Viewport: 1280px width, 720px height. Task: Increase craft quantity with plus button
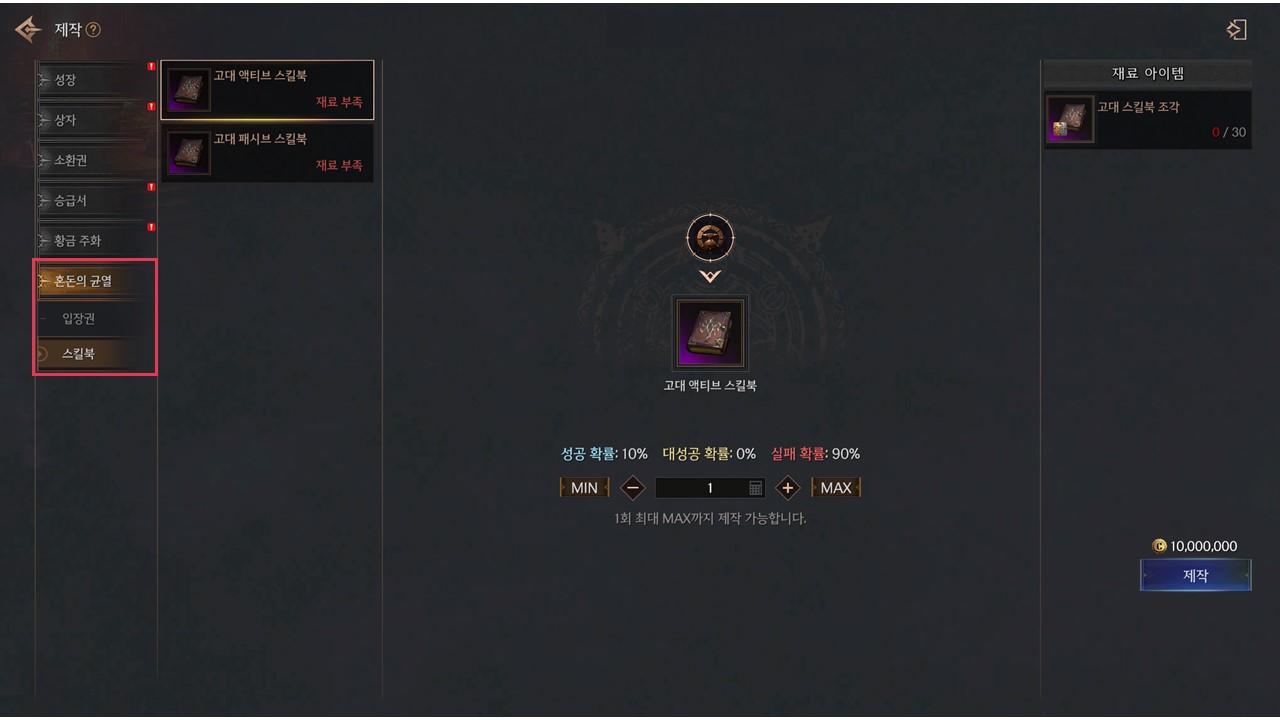point(788,488)
